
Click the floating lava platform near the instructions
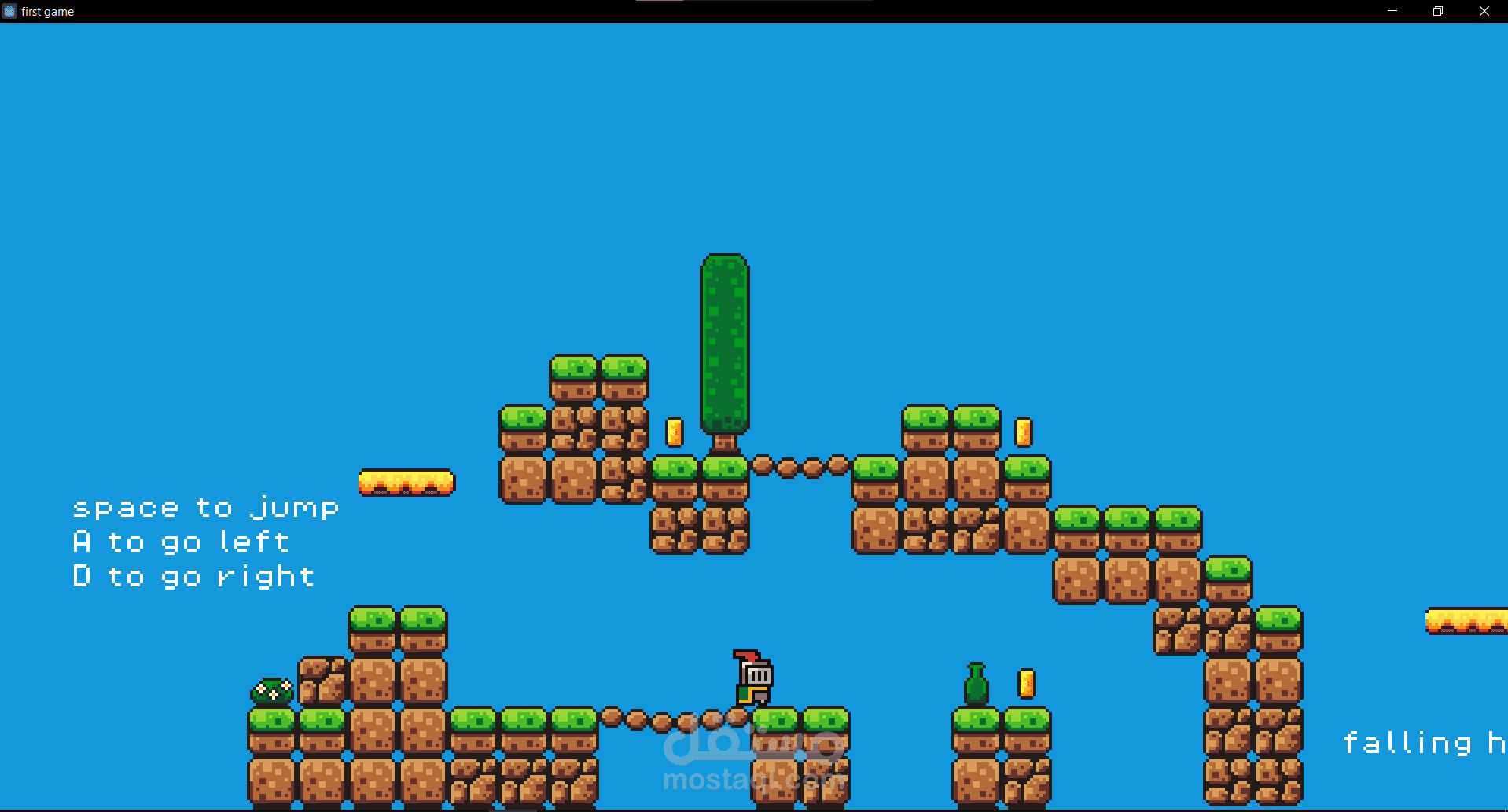pyautogui.click(x=407, y=482)
